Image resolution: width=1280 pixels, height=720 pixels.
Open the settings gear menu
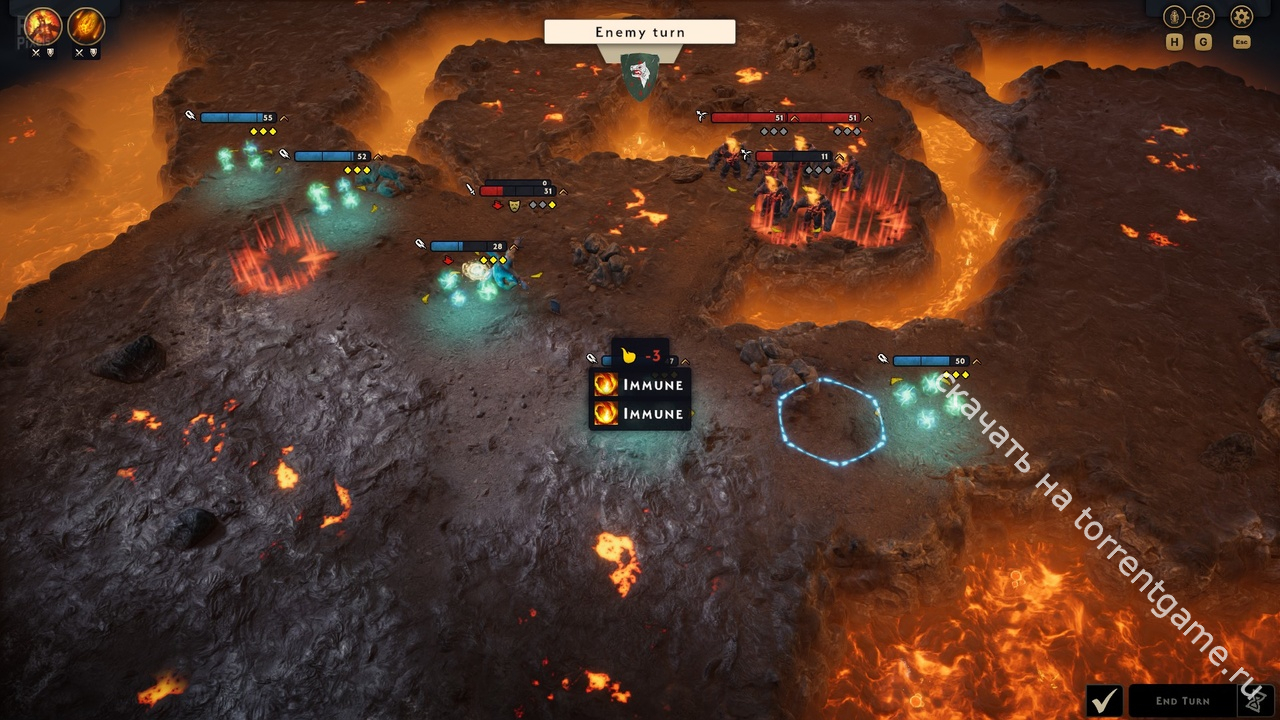coord(1241,17)
